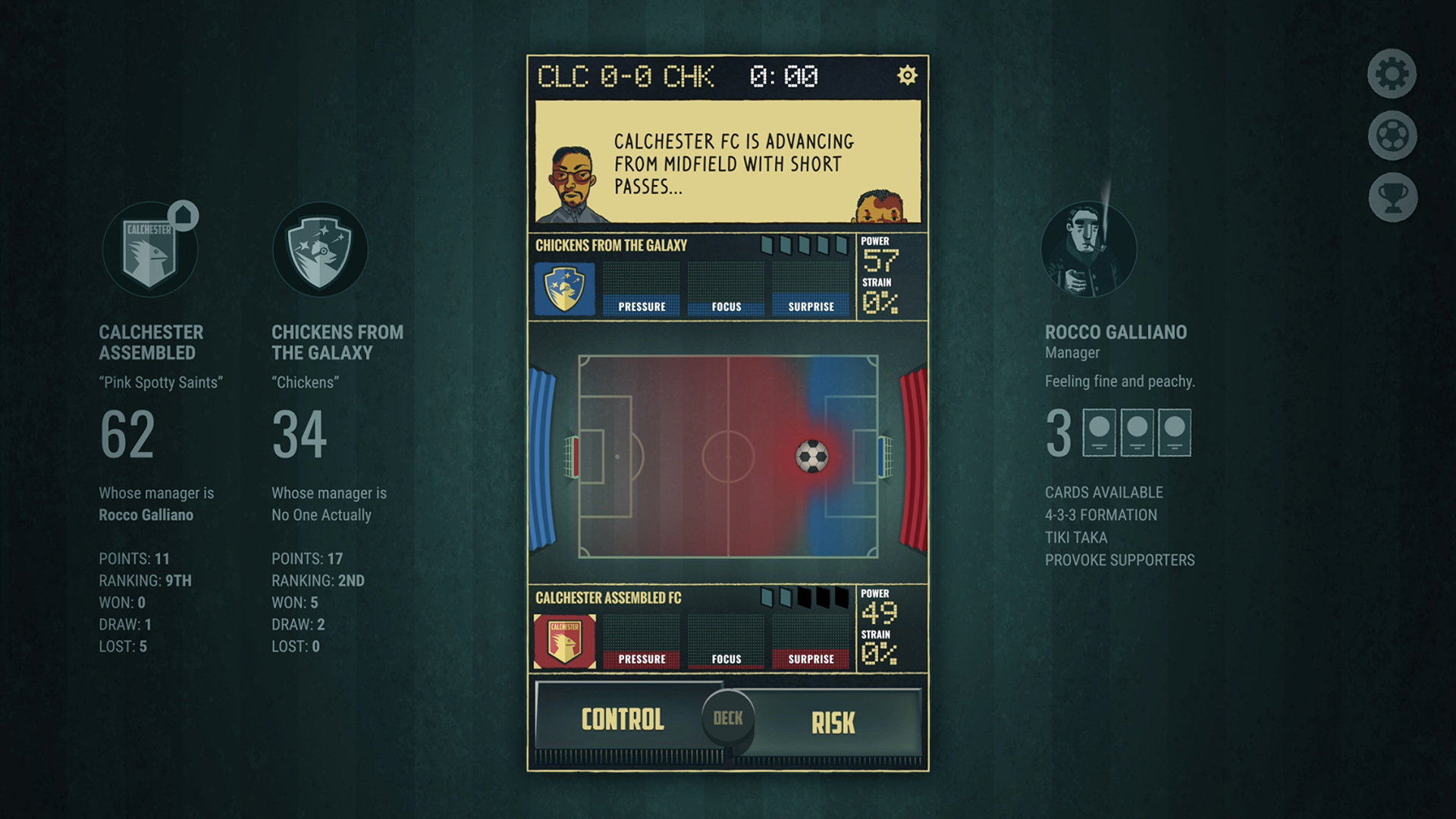Expand the Calchester team energy pips row
The image size is (1456, 819).
pyautogui.click(x=804, y=598)
